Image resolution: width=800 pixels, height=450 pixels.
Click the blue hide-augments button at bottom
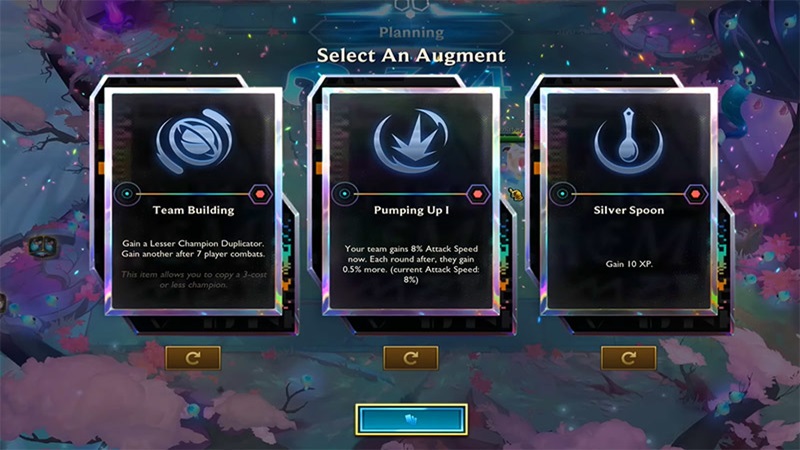click(x=410, y=420)
